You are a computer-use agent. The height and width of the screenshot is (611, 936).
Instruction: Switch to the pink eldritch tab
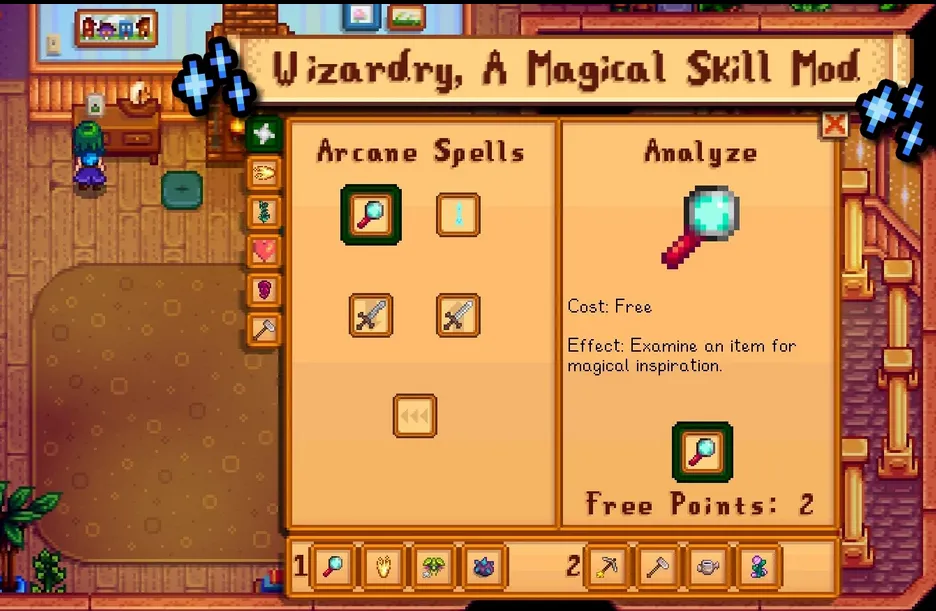[x=264, y=290]
